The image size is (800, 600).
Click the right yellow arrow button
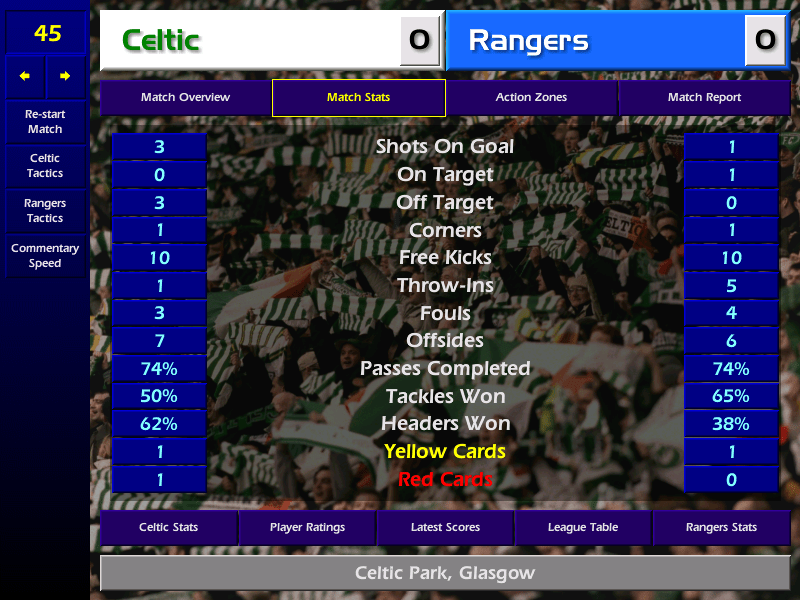click(65, 76)
